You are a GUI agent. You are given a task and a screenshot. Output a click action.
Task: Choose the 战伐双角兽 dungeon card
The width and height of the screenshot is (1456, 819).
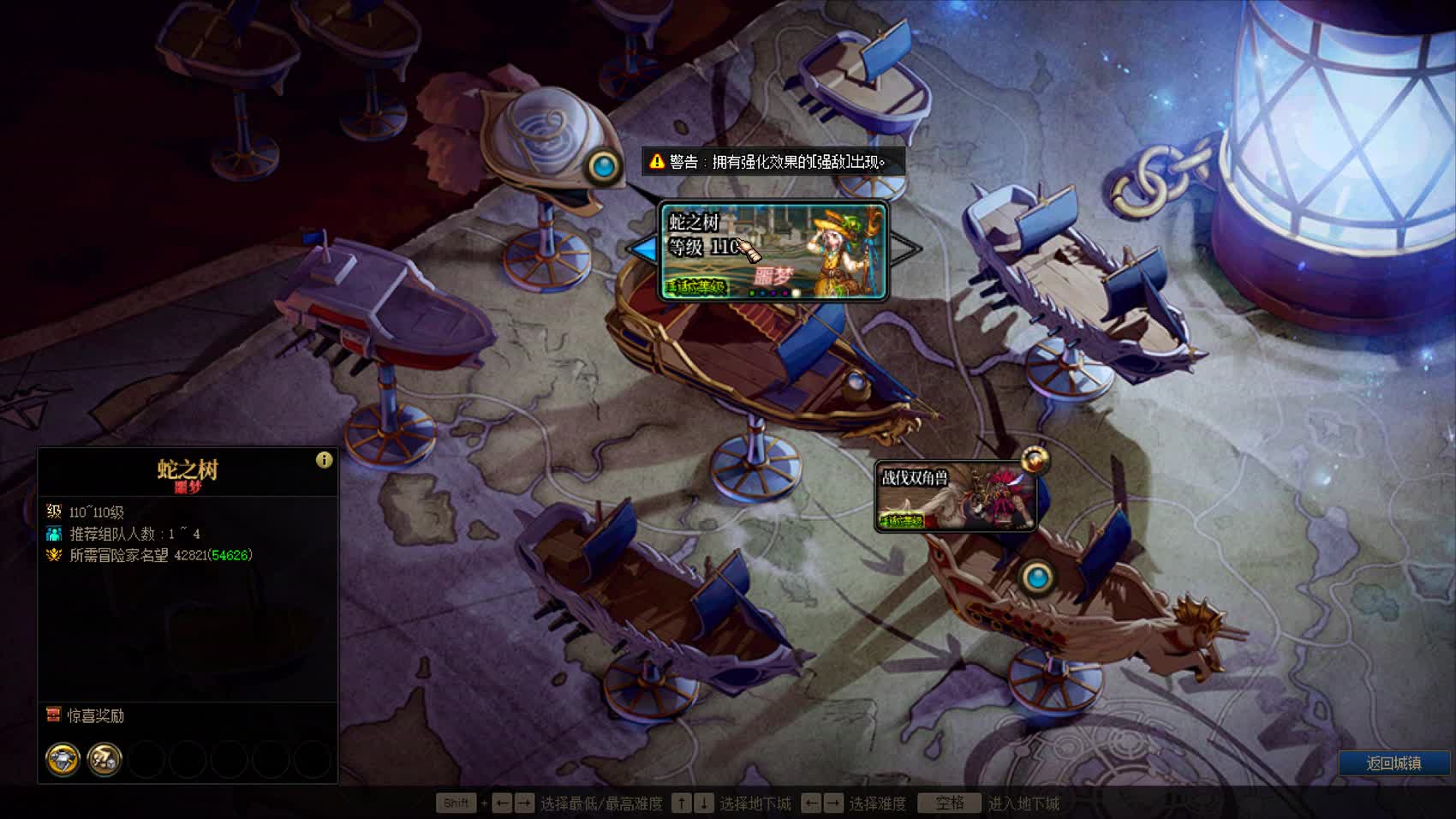pyautogui.click(x=955, y=497)
